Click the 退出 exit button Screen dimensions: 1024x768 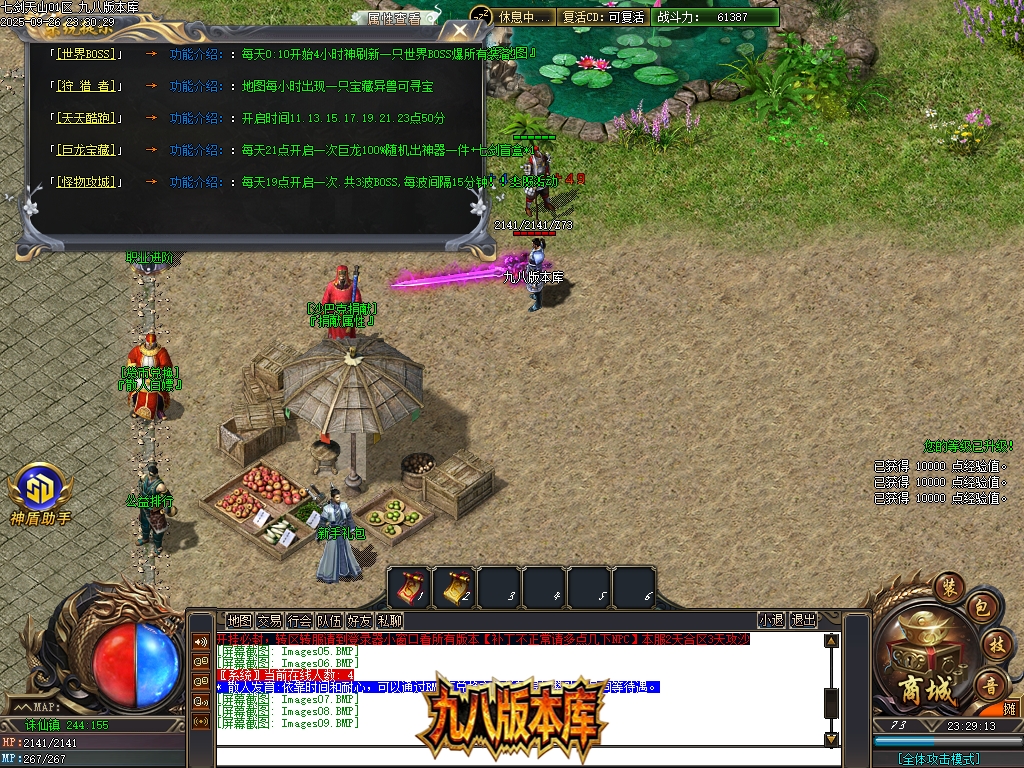[804, 621]
